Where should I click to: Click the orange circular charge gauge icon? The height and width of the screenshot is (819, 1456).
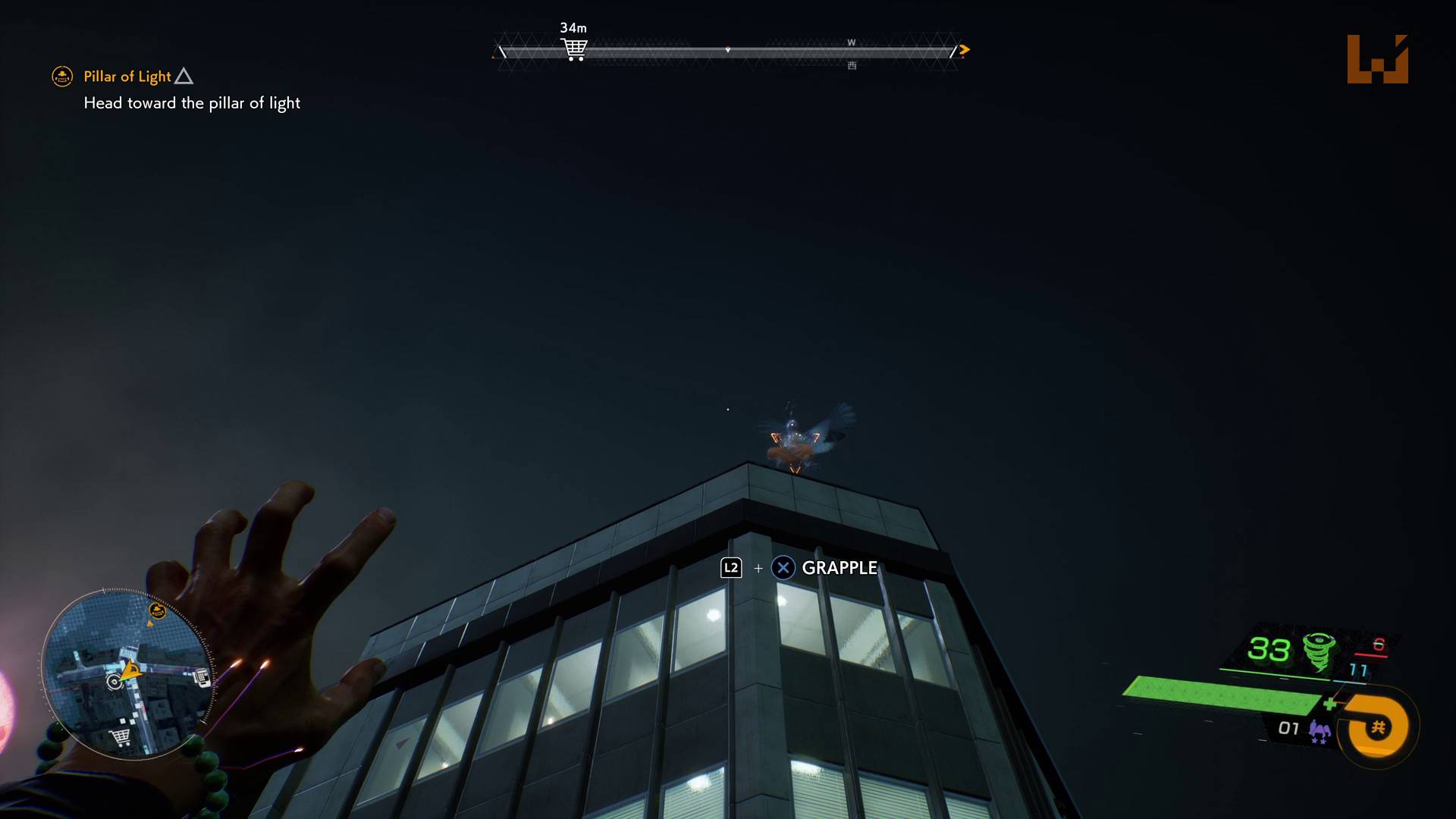(x=1376, y=727)
